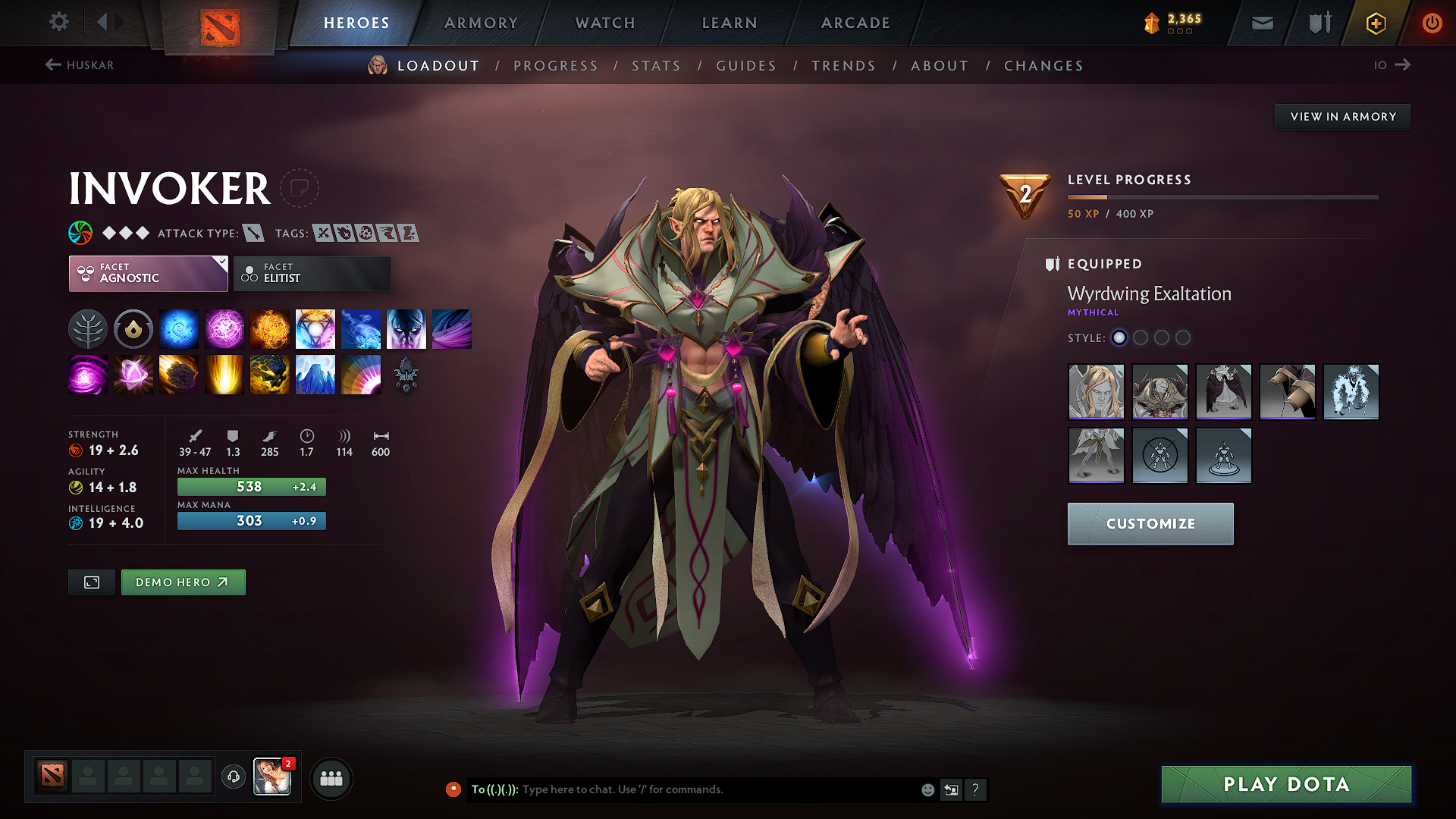Open Dota 2 settings via the gear icon
Screen dimensions: 1456x819
(x=58, y=22)
